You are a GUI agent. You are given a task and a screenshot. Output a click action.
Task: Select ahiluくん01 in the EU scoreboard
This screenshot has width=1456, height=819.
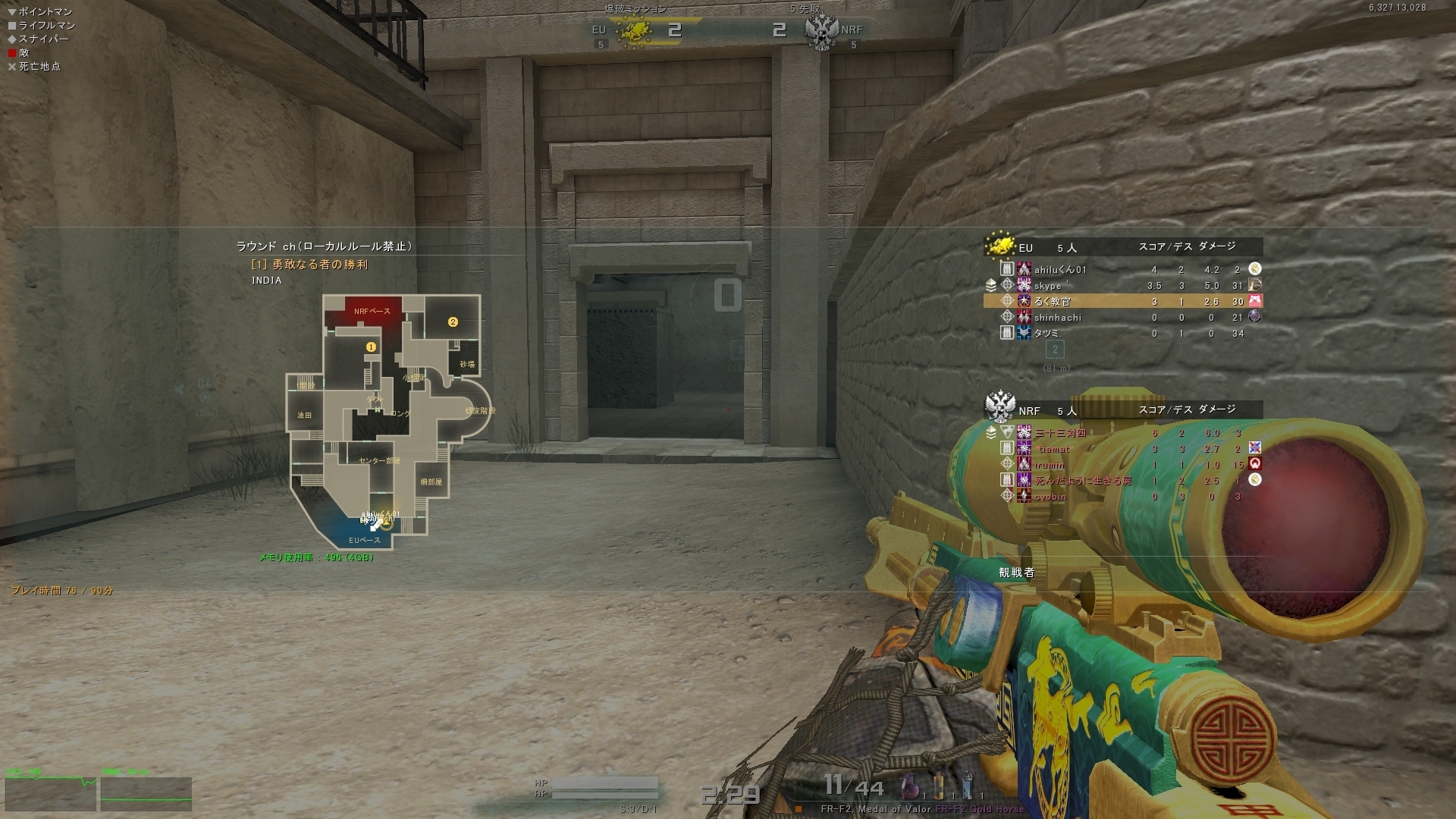pyautogui.click(x=1060, y=269)
